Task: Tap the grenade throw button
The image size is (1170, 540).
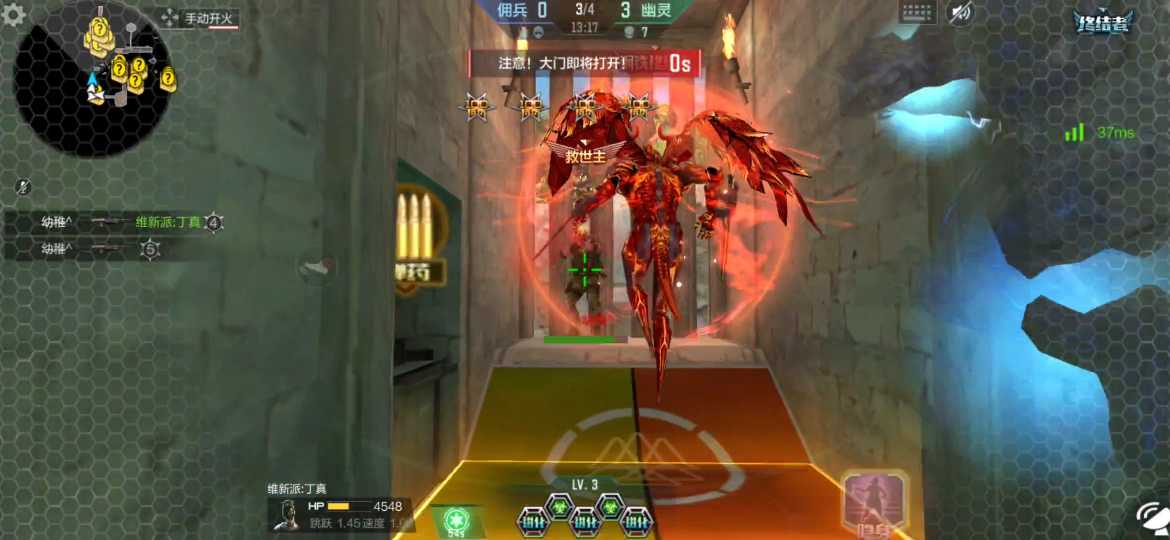Action: (317, 266)
